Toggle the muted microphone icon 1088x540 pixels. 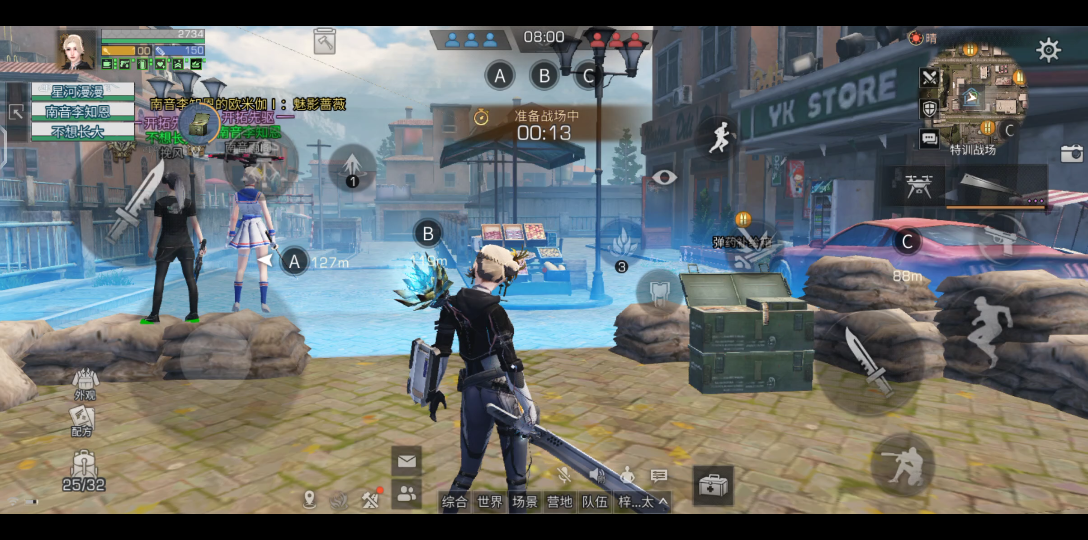pyautogui.click(x=564, y=475)
